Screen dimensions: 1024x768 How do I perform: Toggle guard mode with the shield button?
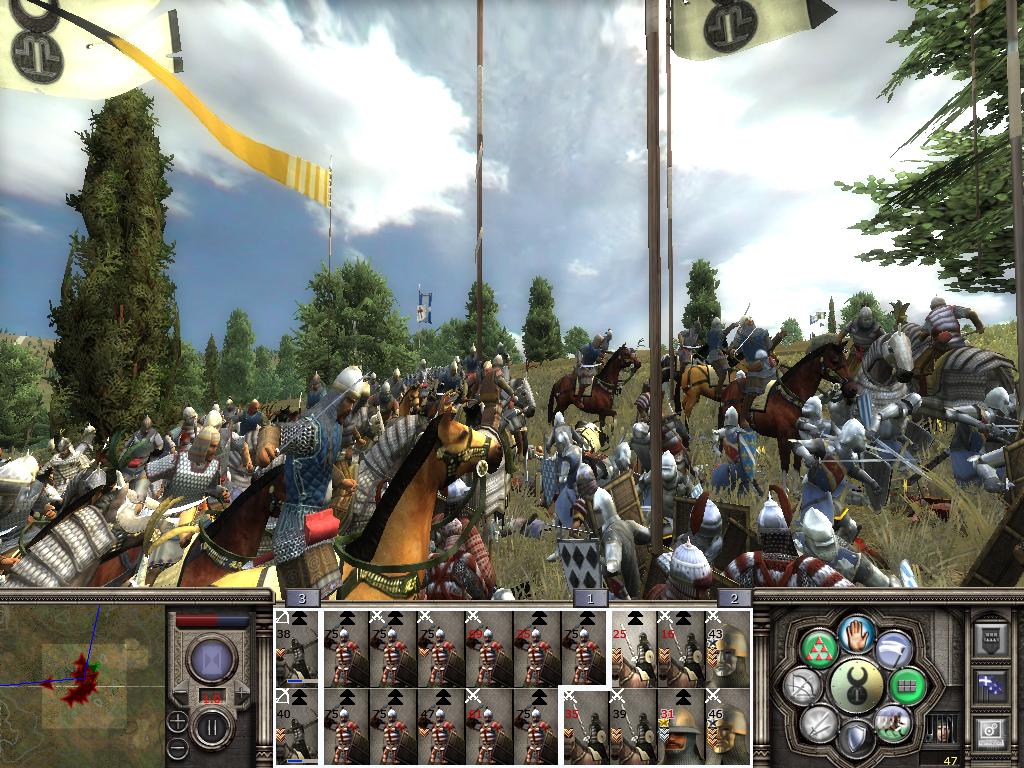(x=857, y=740)
